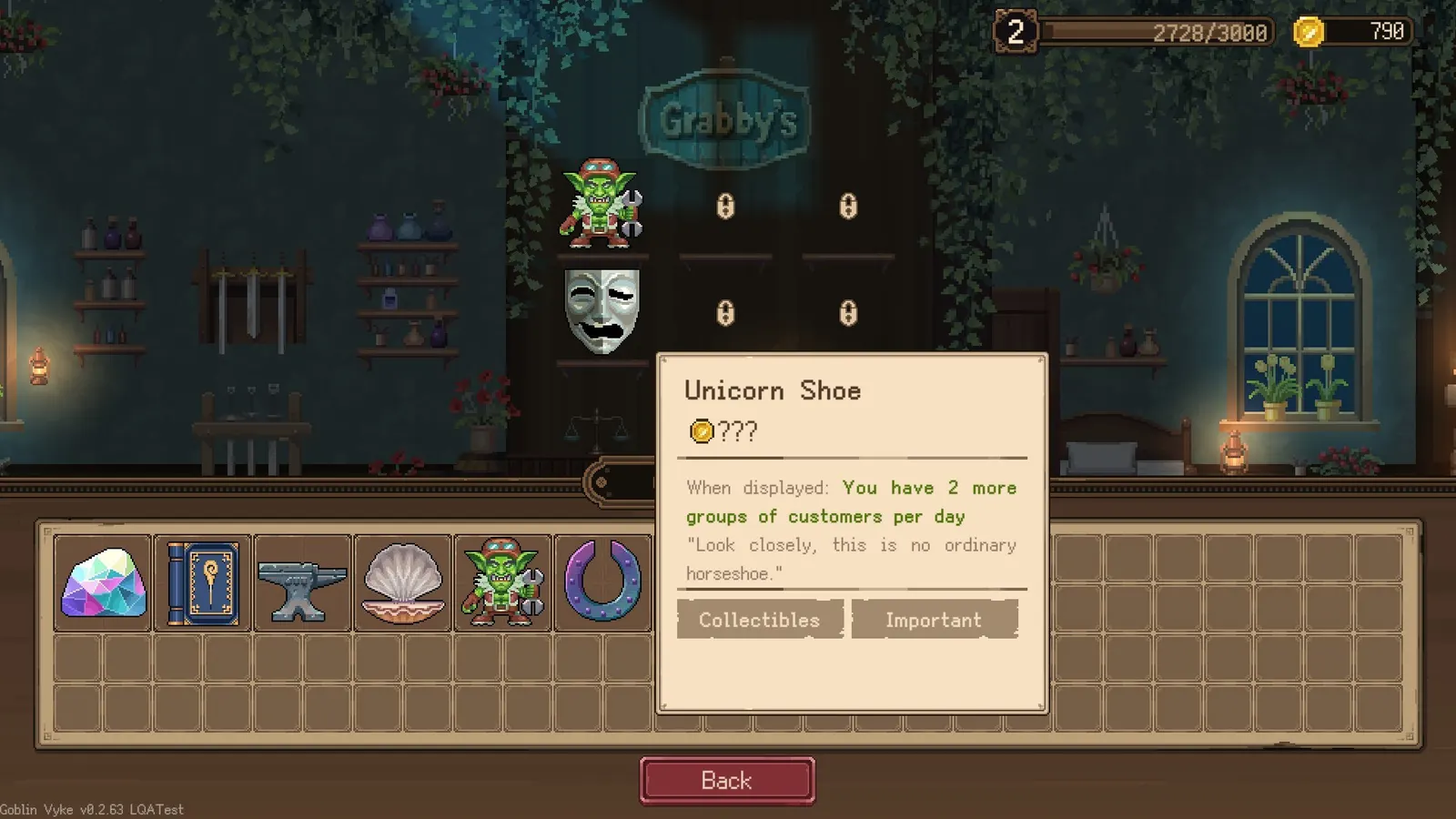This screenshot has height=819, width=1456.
Task: Click the gold coin currency icon
Action: (x=1307, y=33)
